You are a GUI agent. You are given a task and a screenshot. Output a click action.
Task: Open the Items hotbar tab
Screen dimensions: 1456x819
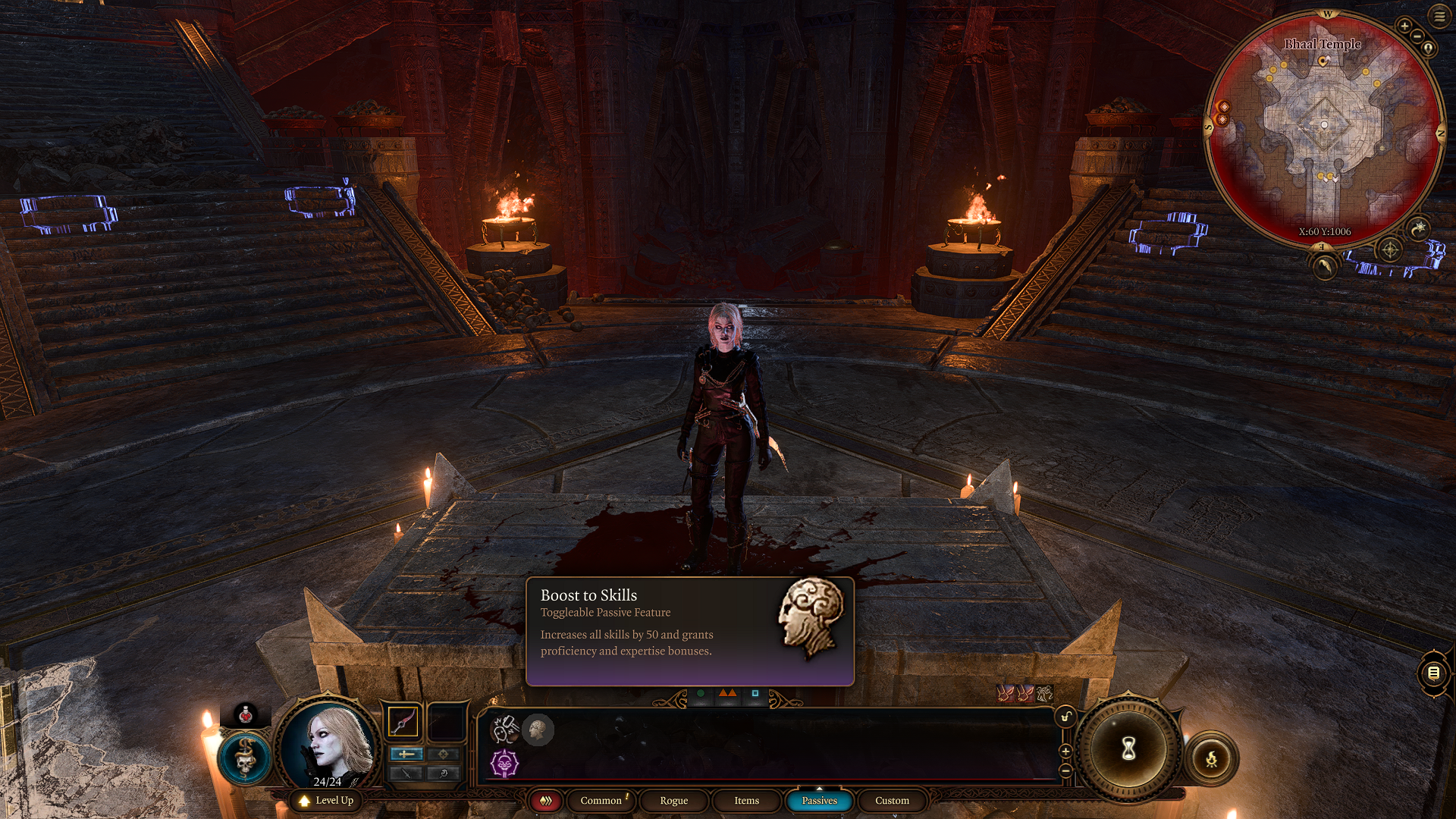(745, 800)
